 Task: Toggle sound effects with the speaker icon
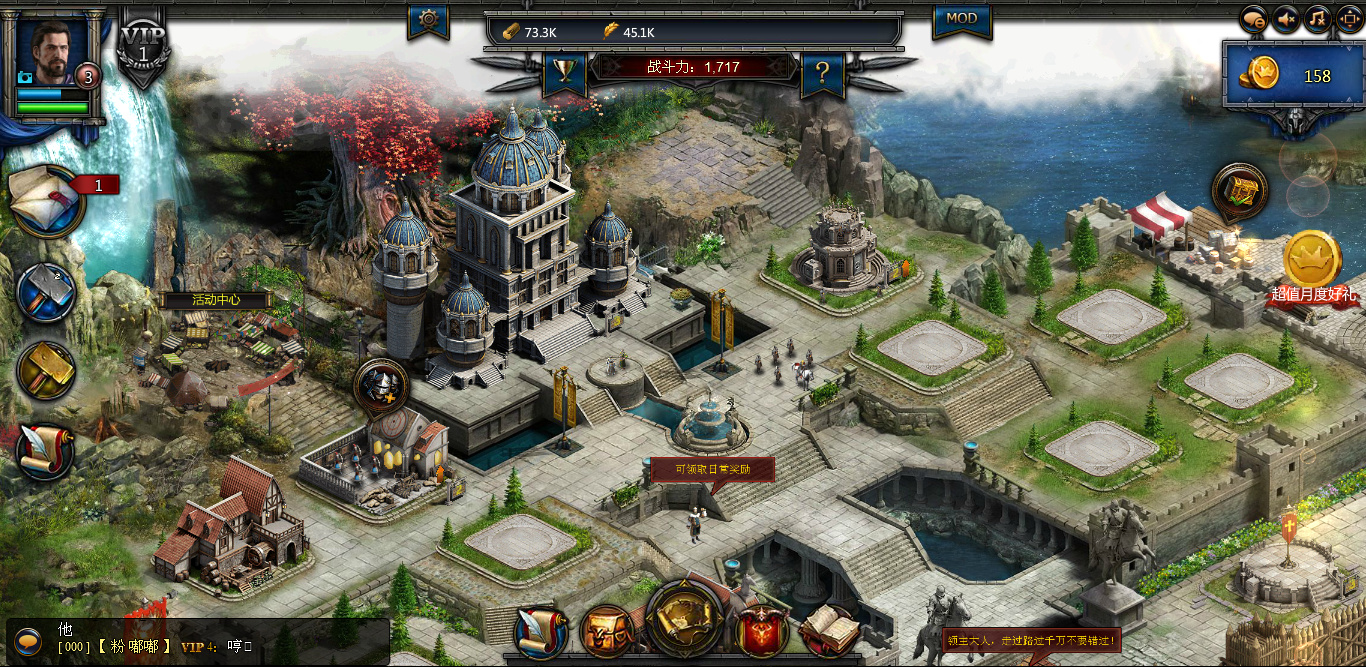(x=1286, y=19)
